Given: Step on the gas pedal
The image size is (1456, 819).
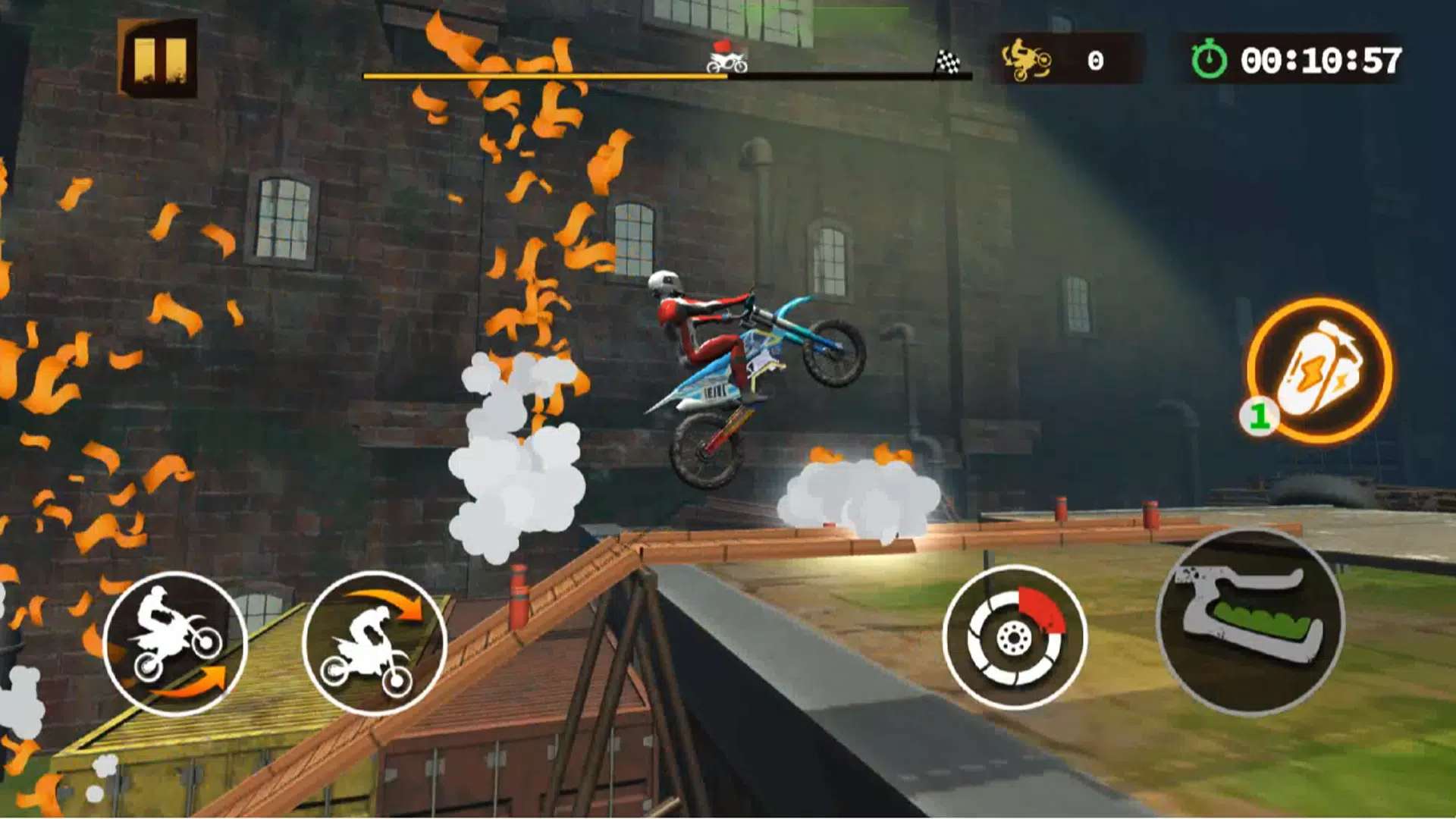Looking at the screenshot, I should [1250, 621].
